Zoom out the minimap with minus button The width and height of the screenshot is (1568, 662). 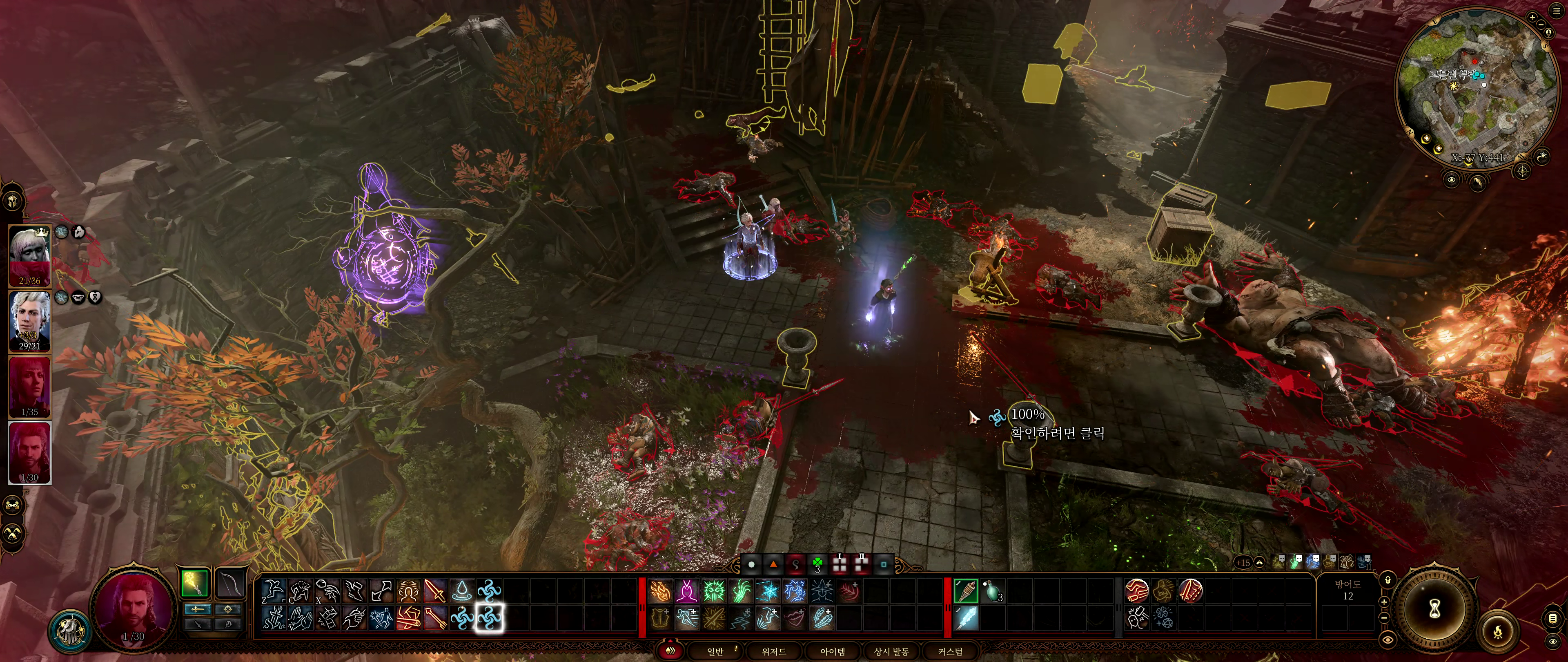[x=1542, y=25]
